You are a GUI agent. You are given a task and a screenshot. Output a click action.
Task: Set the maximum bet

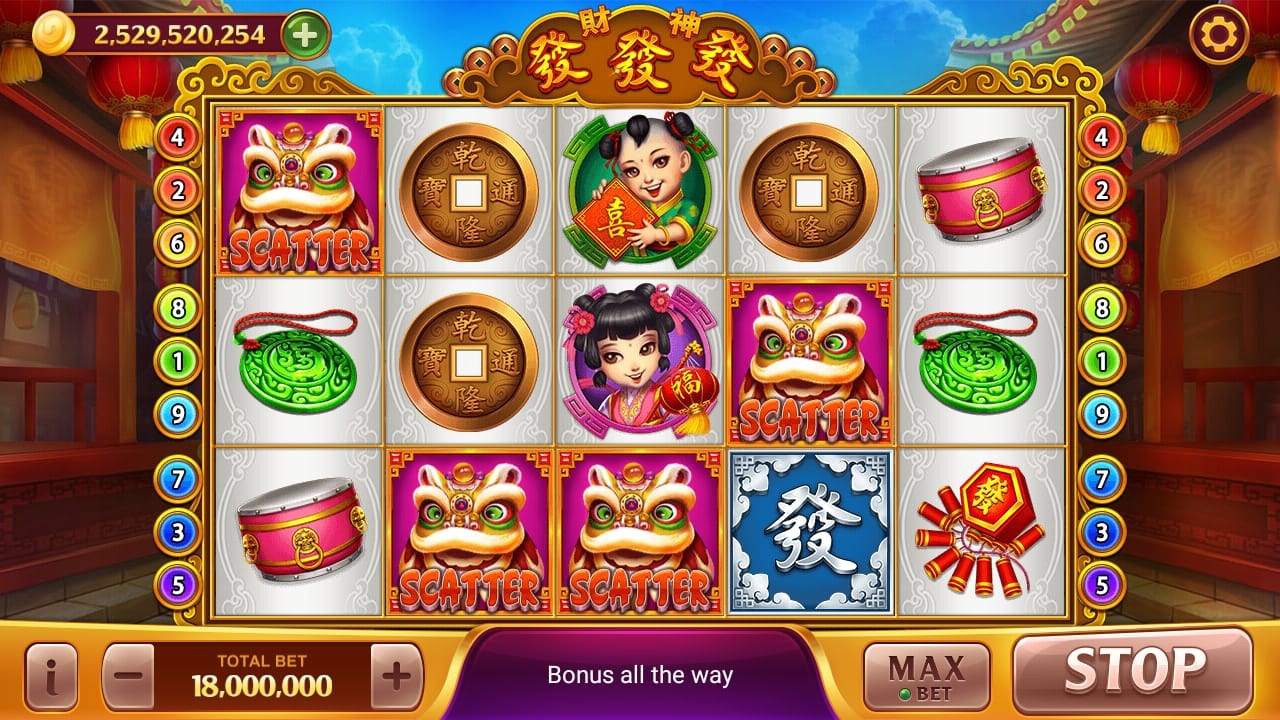point(926,676)
